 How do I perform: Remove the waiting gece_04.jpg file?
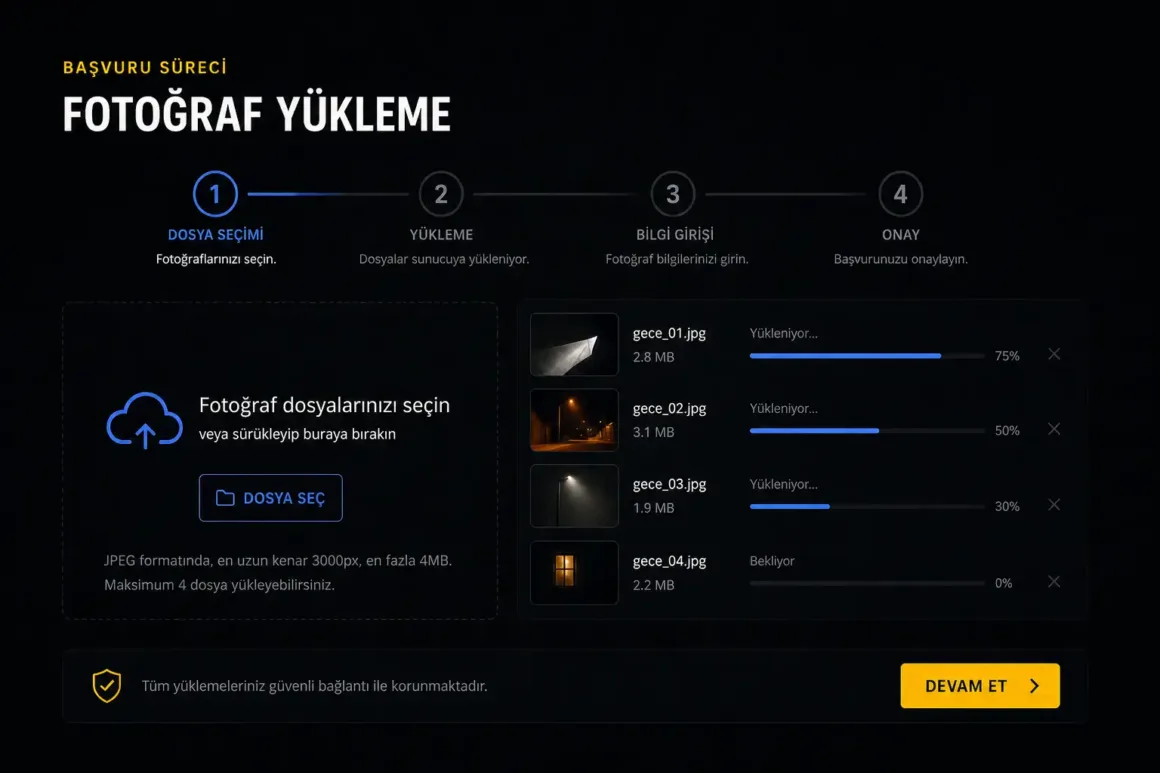1054,581
